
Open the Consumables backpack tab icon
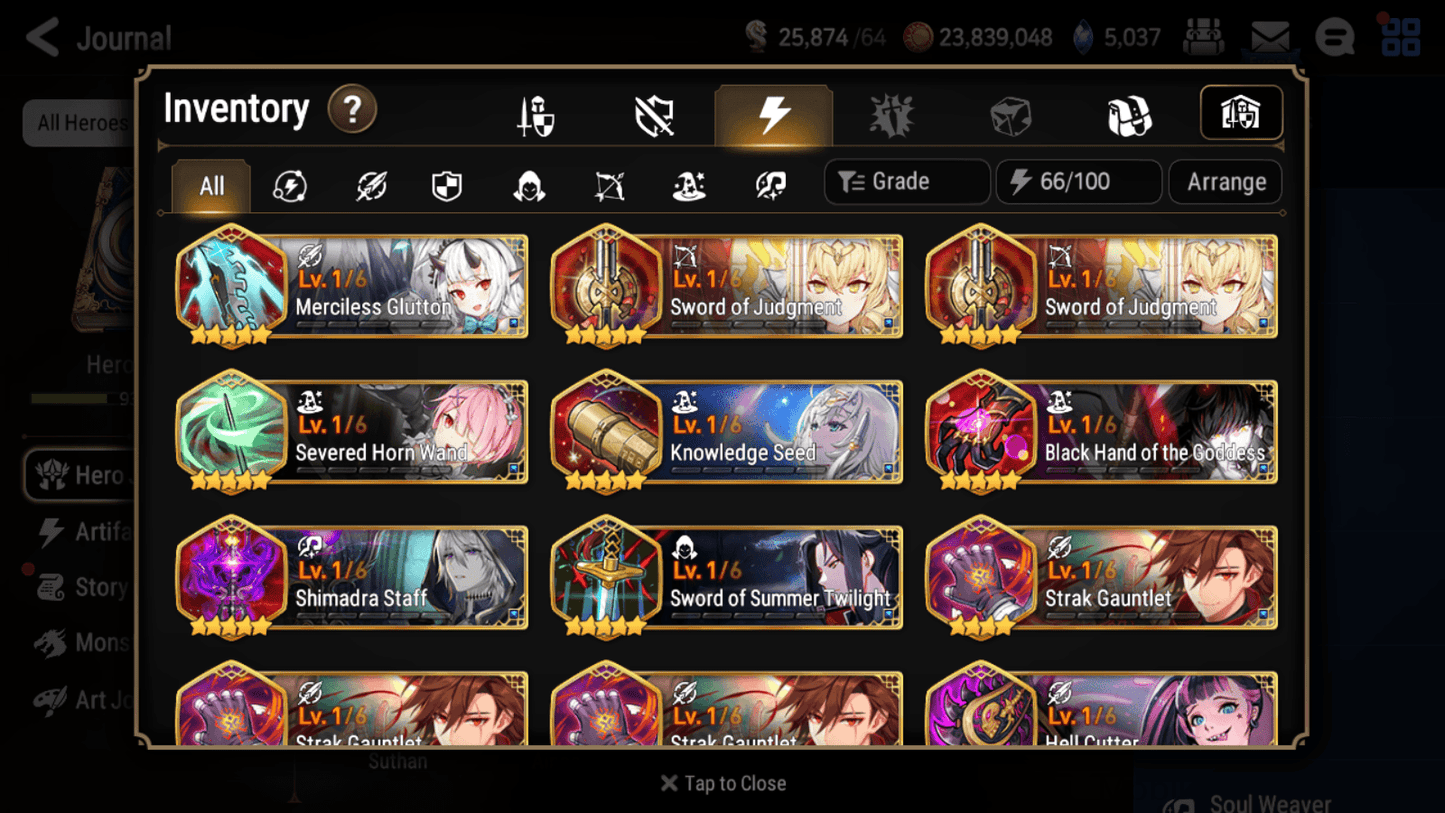tap(1130, 114)
